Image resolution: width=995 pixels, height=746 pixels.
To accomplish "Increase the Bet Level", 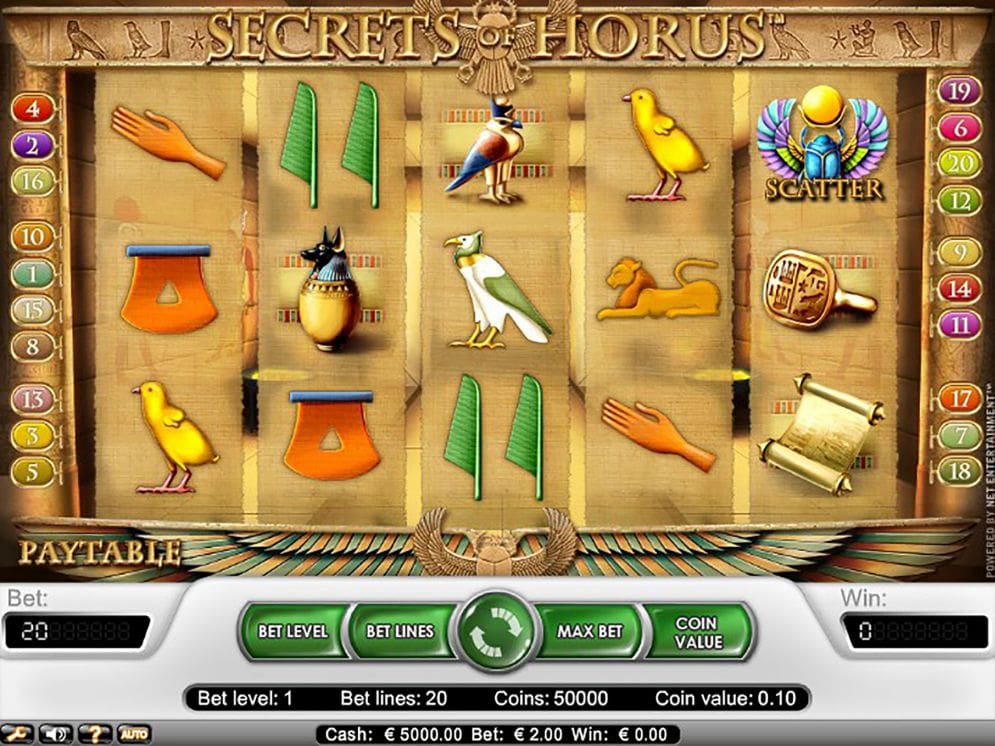I will [x=292, y=631].
